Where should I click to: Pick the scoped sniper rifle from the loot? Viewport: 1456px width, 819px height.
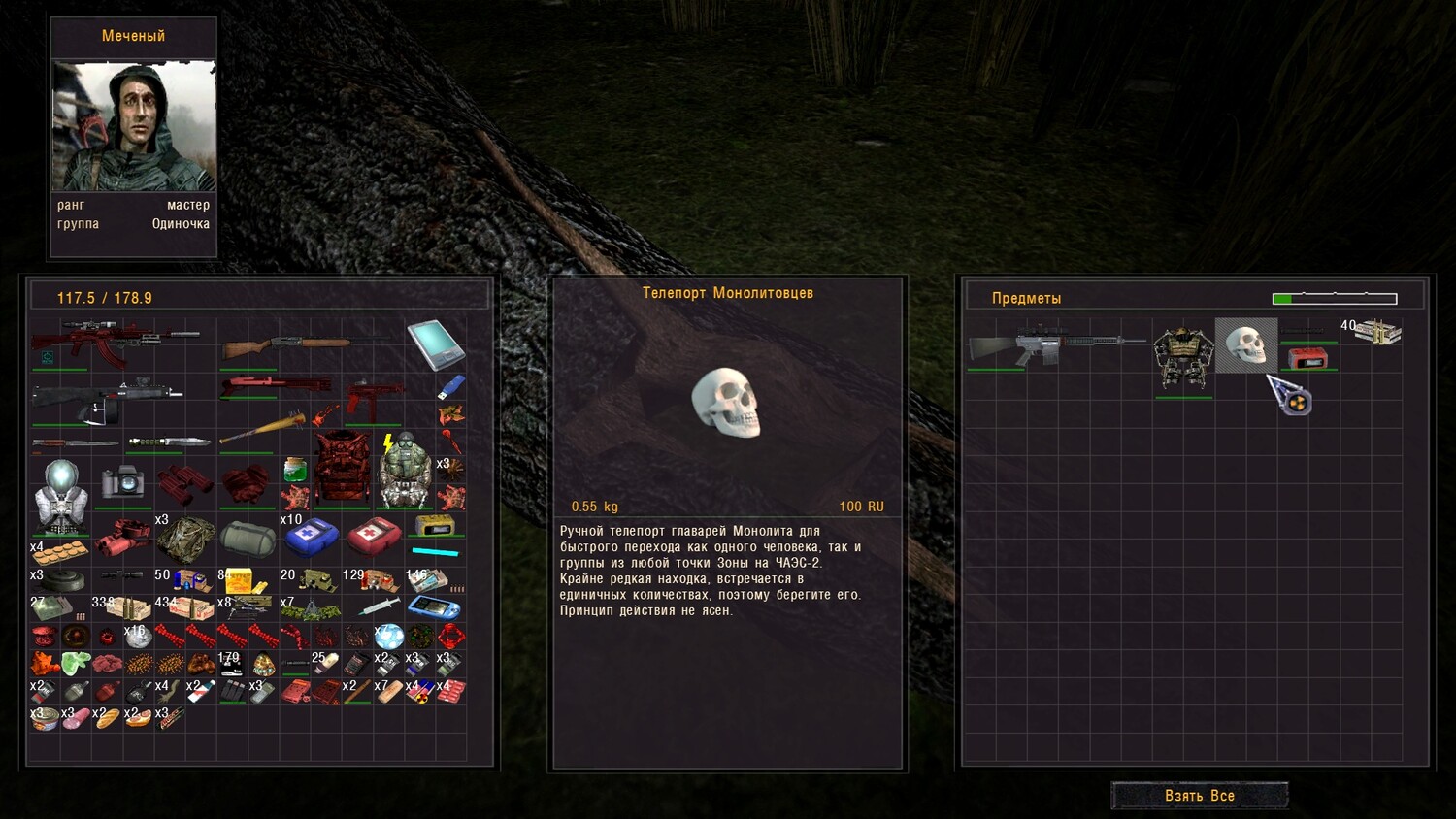pos(1056,344)
